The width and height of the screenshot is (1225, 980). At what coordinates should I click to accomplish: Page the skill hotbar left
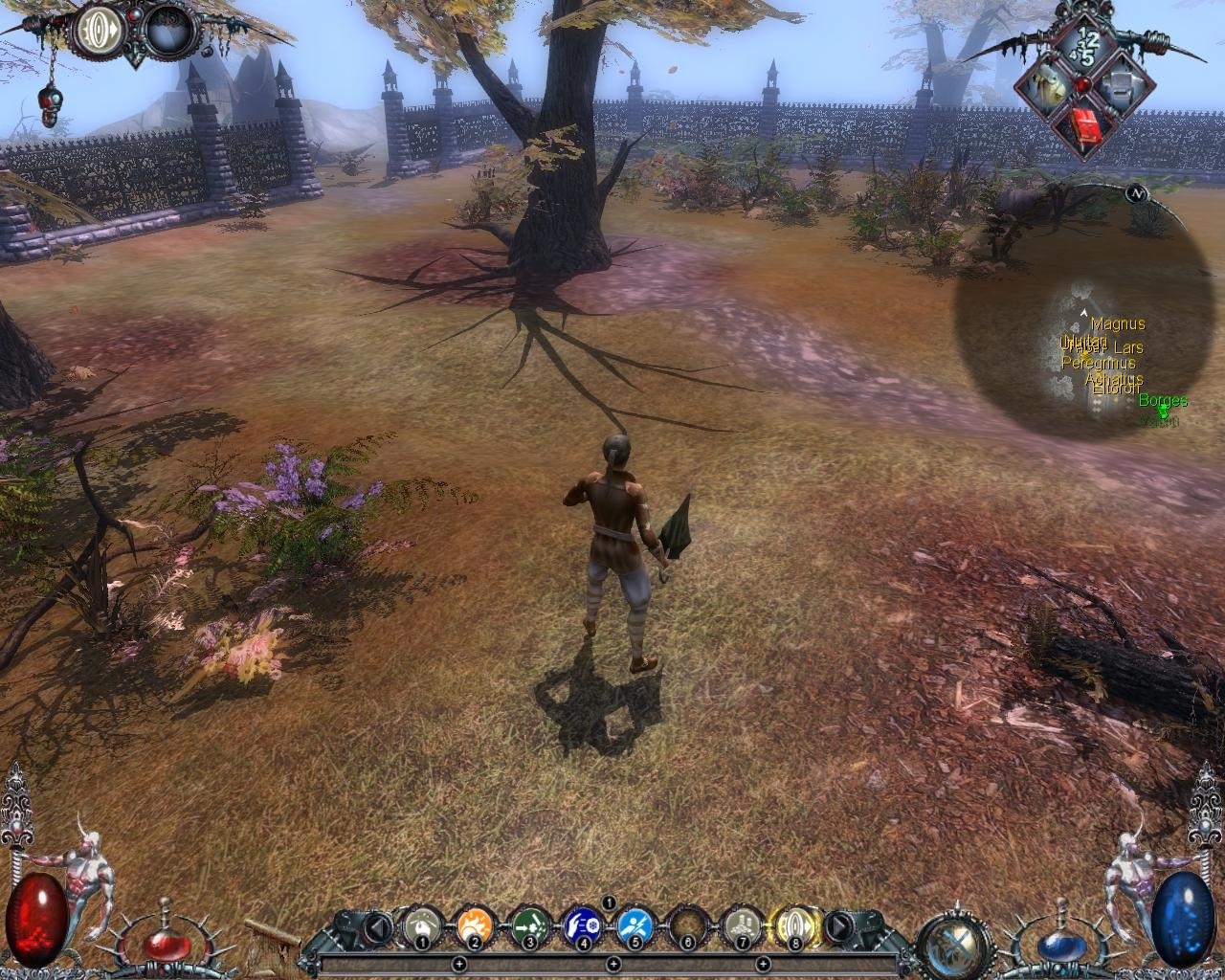pyautogui.click(x=380, y=926)
